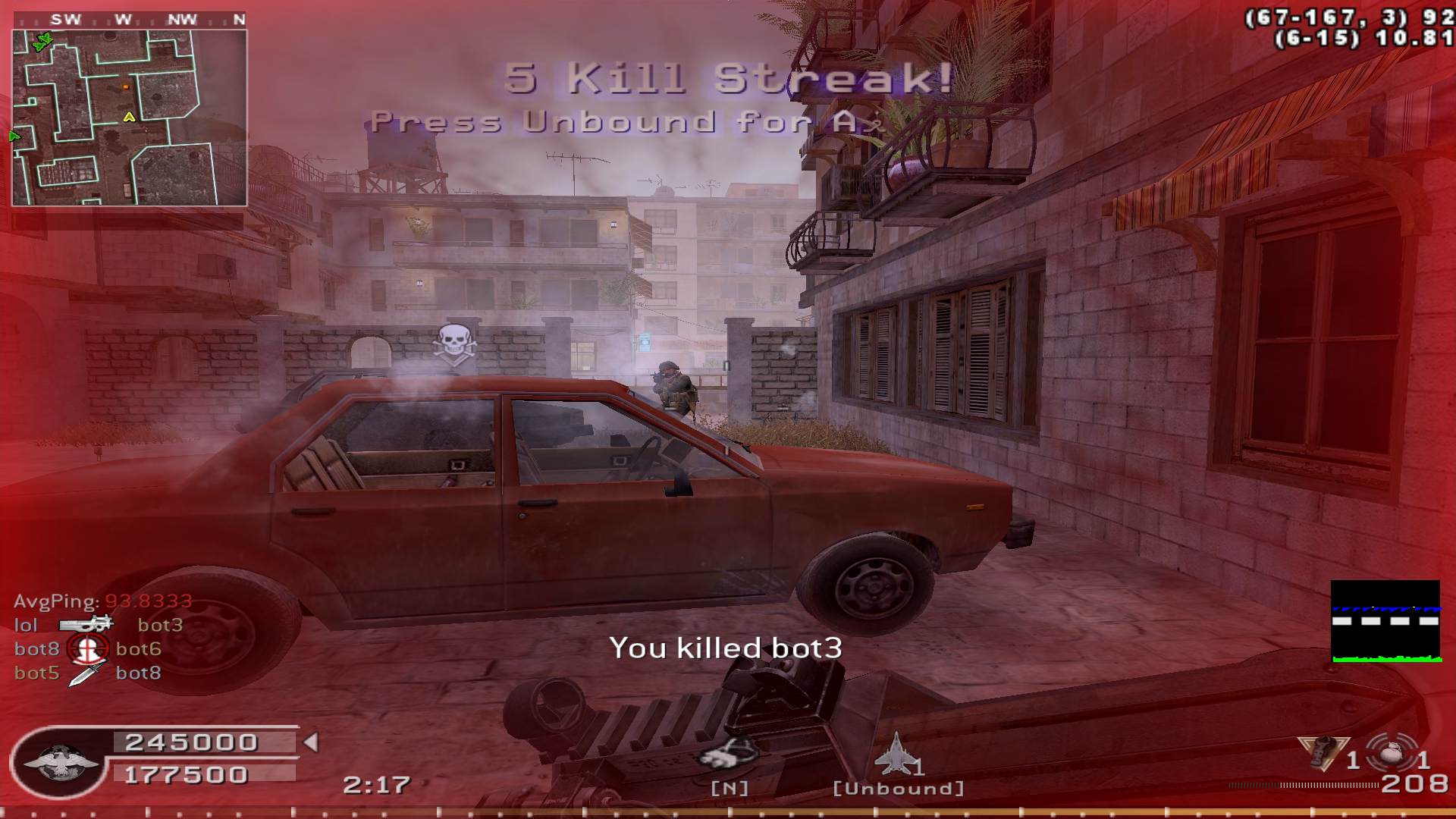This screenshot has width=1456, height=819.
Task: Click the knife icon in the killfeed
Action: [x=86, y=673]
